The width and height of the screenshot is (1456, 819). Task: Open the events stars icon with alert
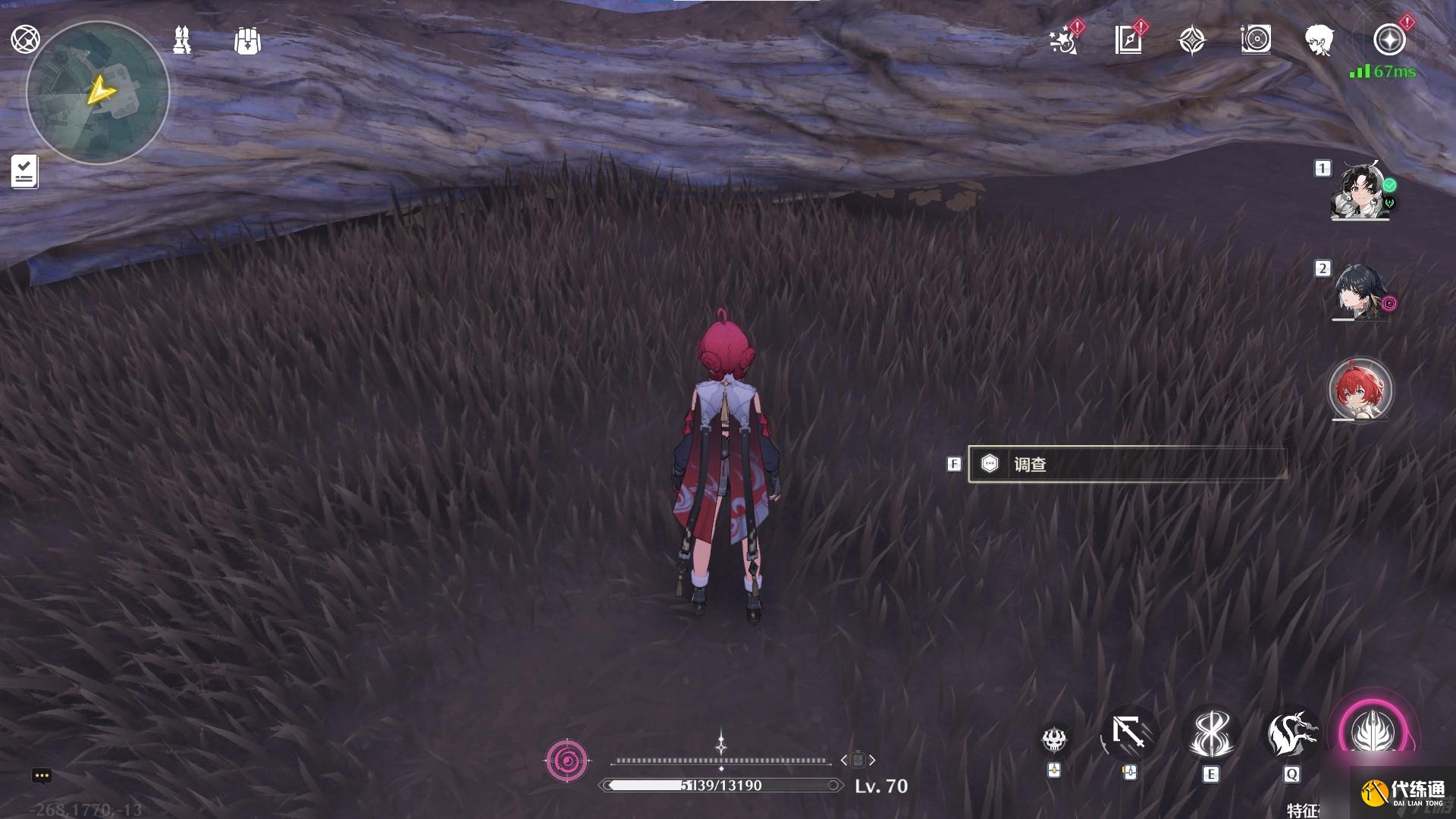tap(1064, 40)
